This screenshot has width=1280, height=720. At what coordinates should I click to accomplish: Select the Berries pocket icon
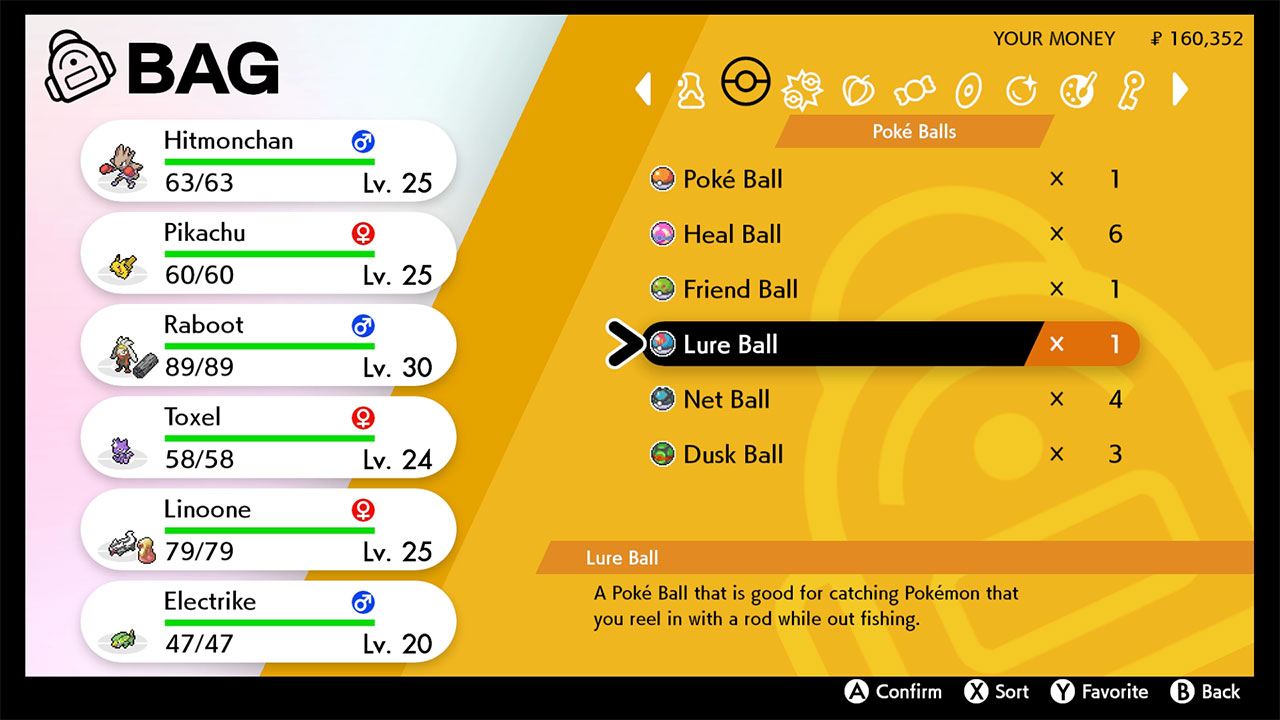857,88
